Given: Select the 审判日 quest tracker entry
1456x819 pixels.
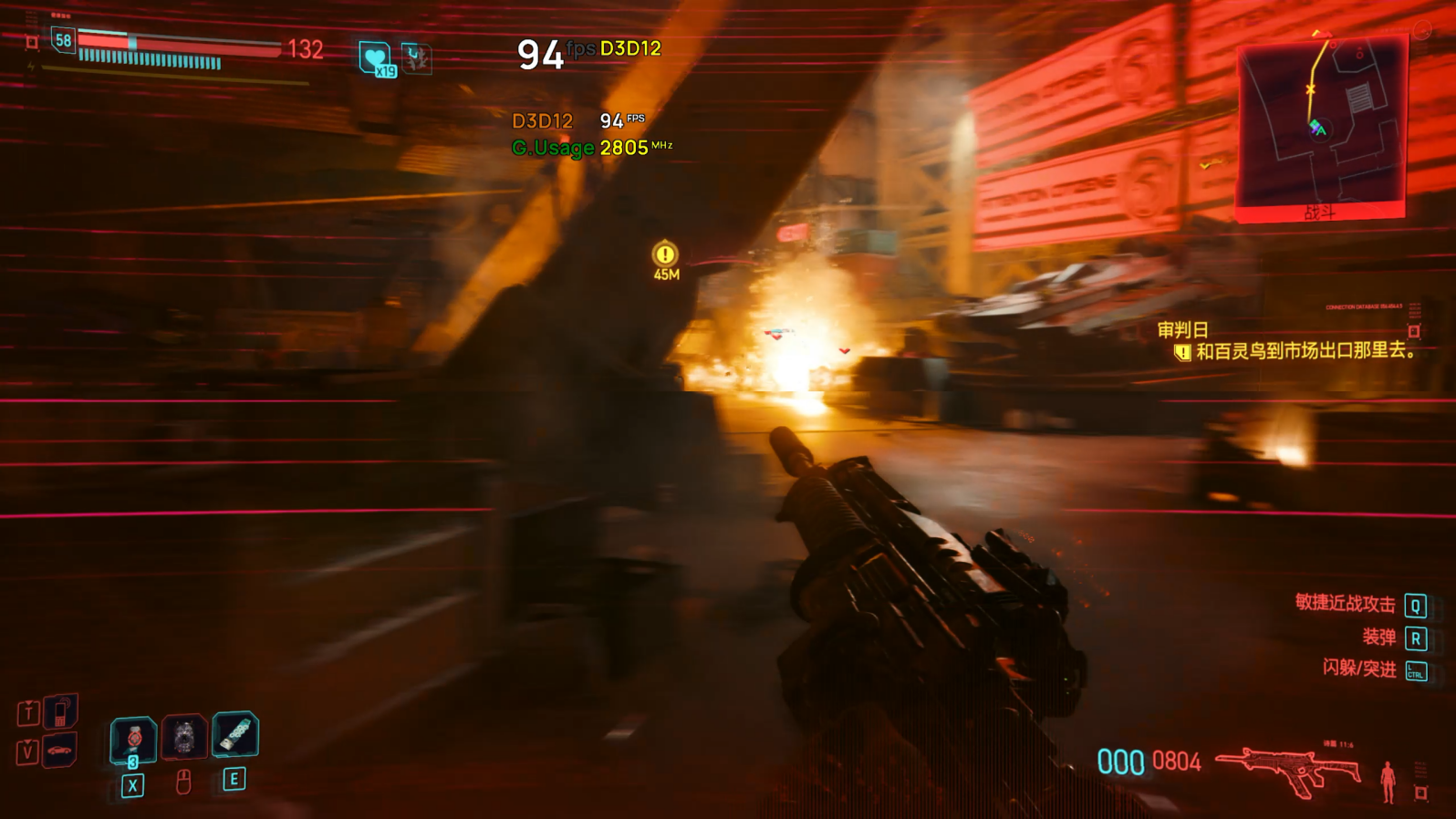Looking at the screenshot, I should tap(1182, 330).
